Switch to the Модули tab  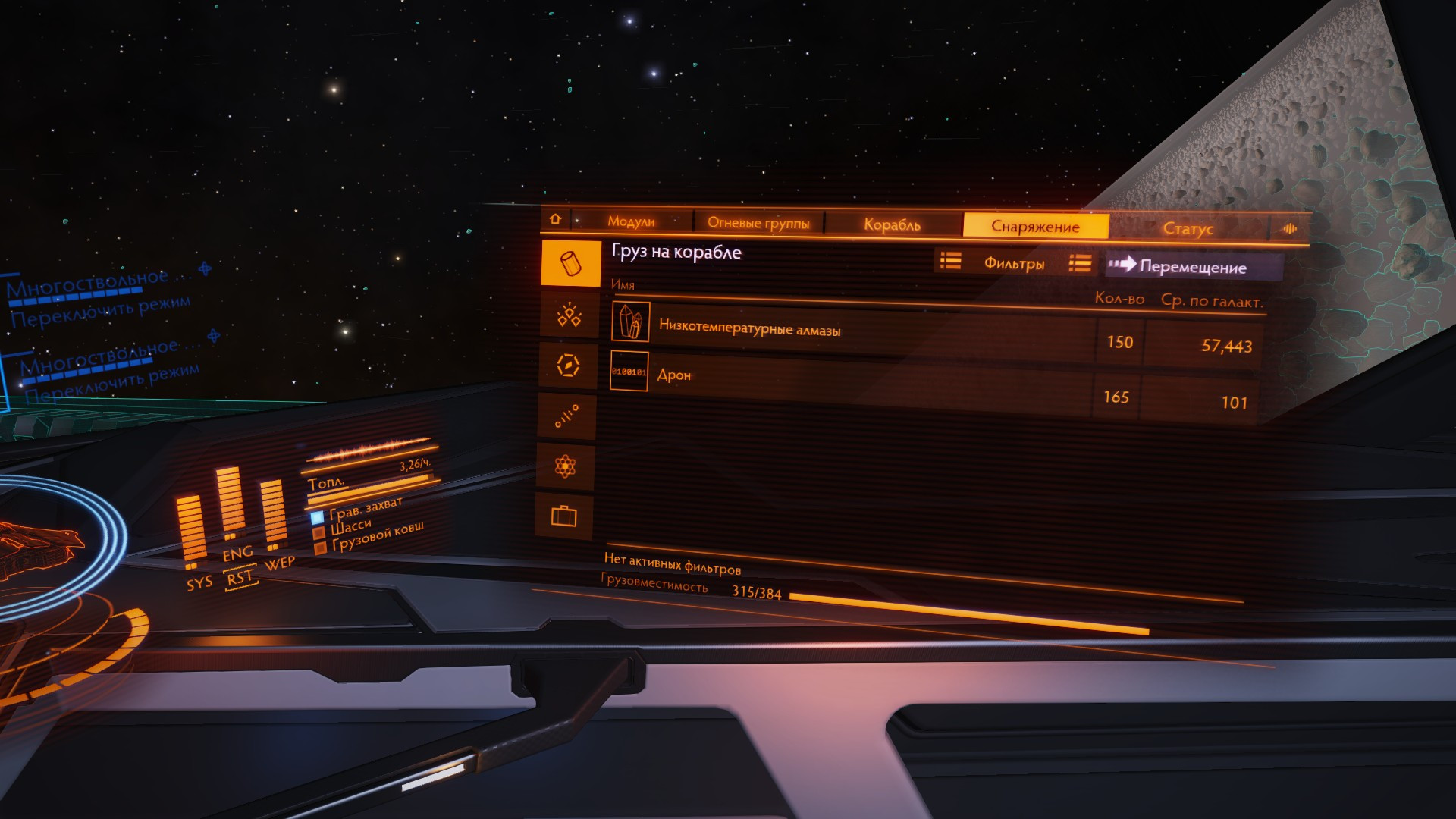[x=631, y=221]
